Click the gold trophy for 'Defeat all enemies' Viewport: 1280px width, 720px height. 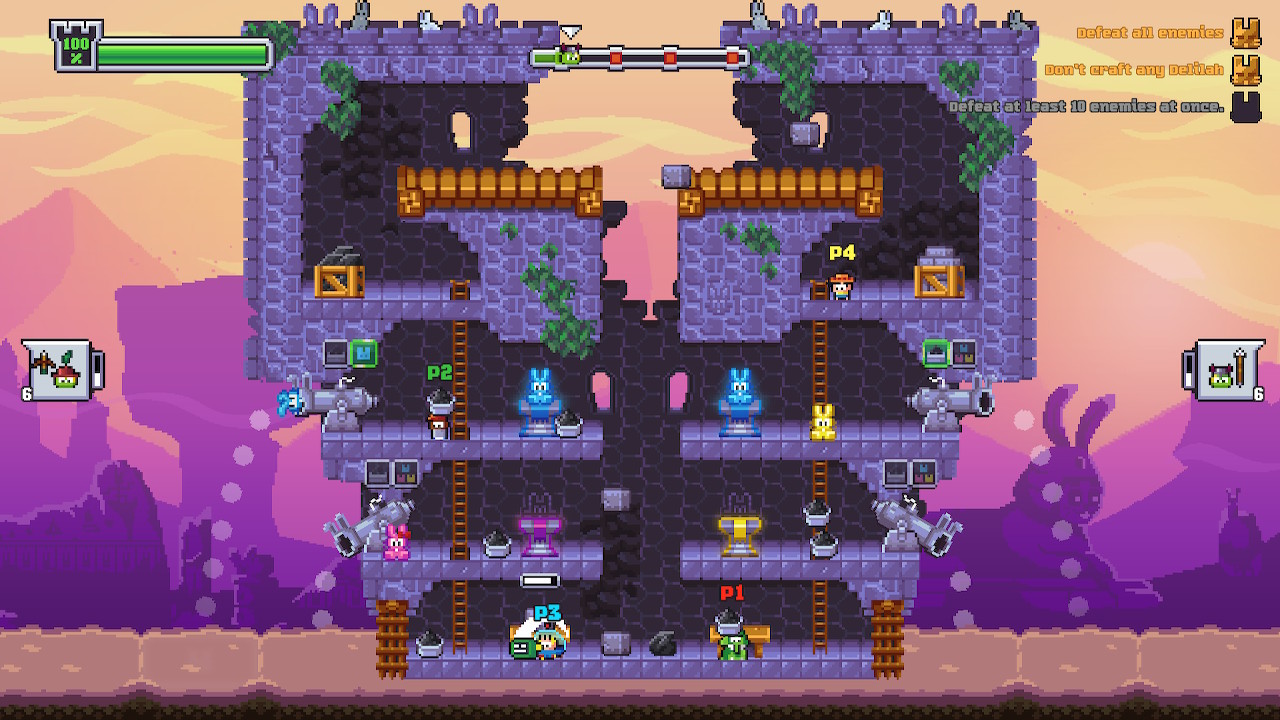coord(1246,33)
